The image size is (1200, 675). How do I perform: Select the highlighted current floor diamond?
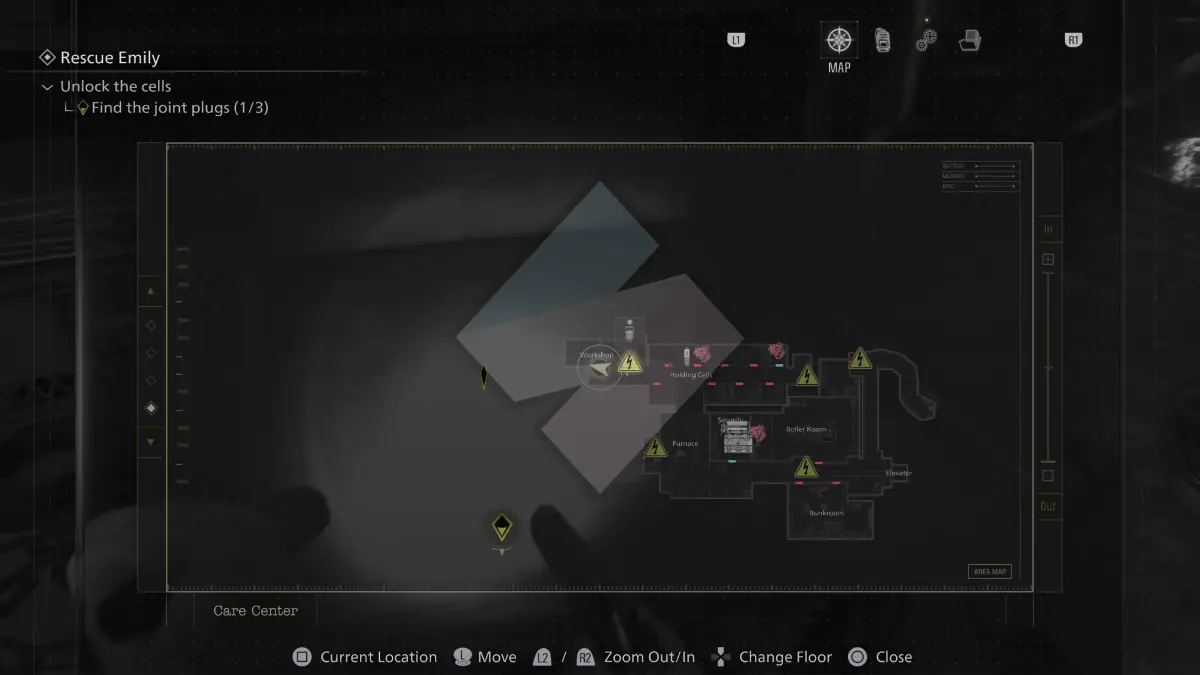point(151,408)
